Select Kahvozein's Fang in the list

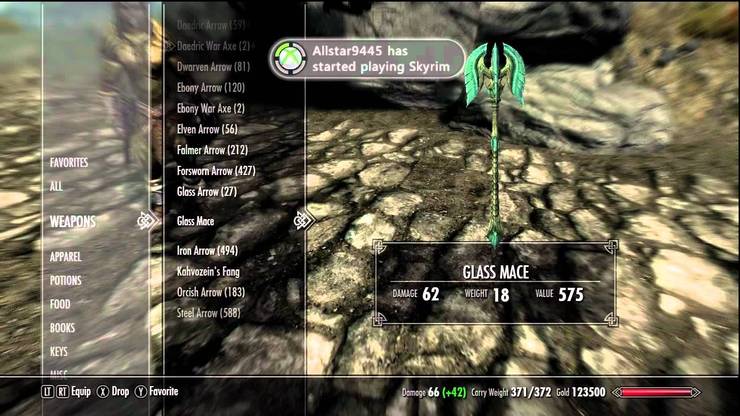click(208, 271)
